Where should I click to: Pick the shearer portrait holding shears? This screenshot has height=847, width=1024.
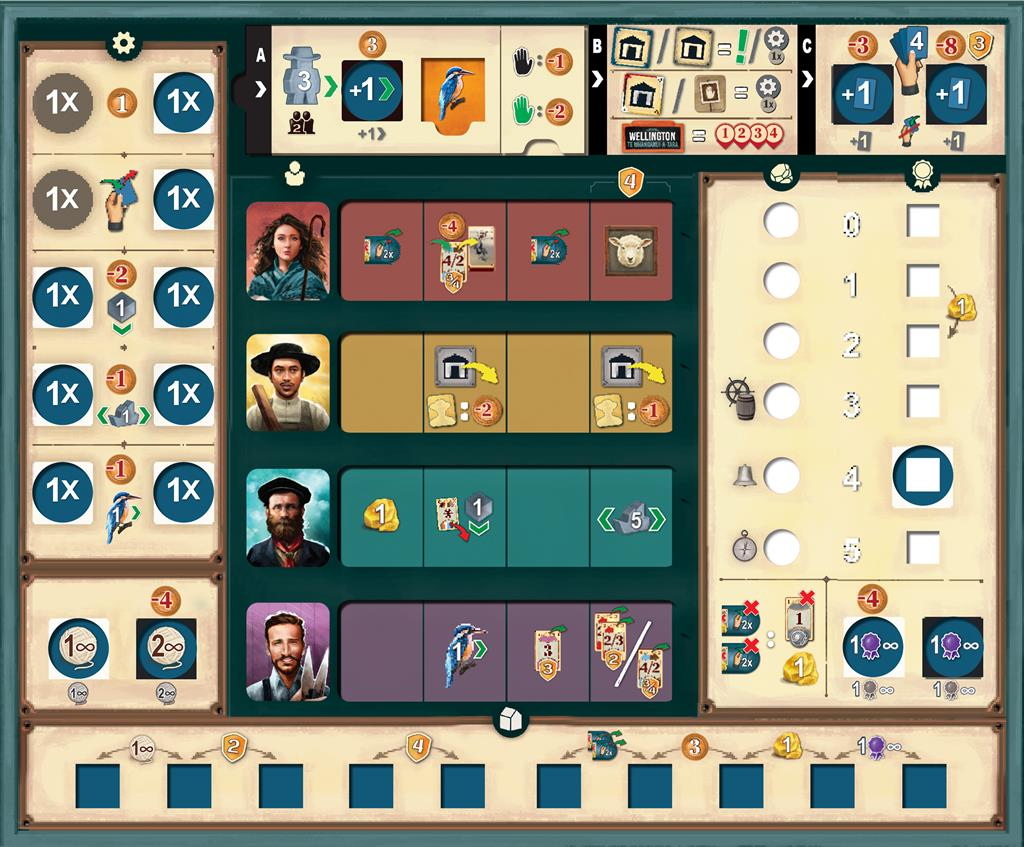[x=288, y=651]
